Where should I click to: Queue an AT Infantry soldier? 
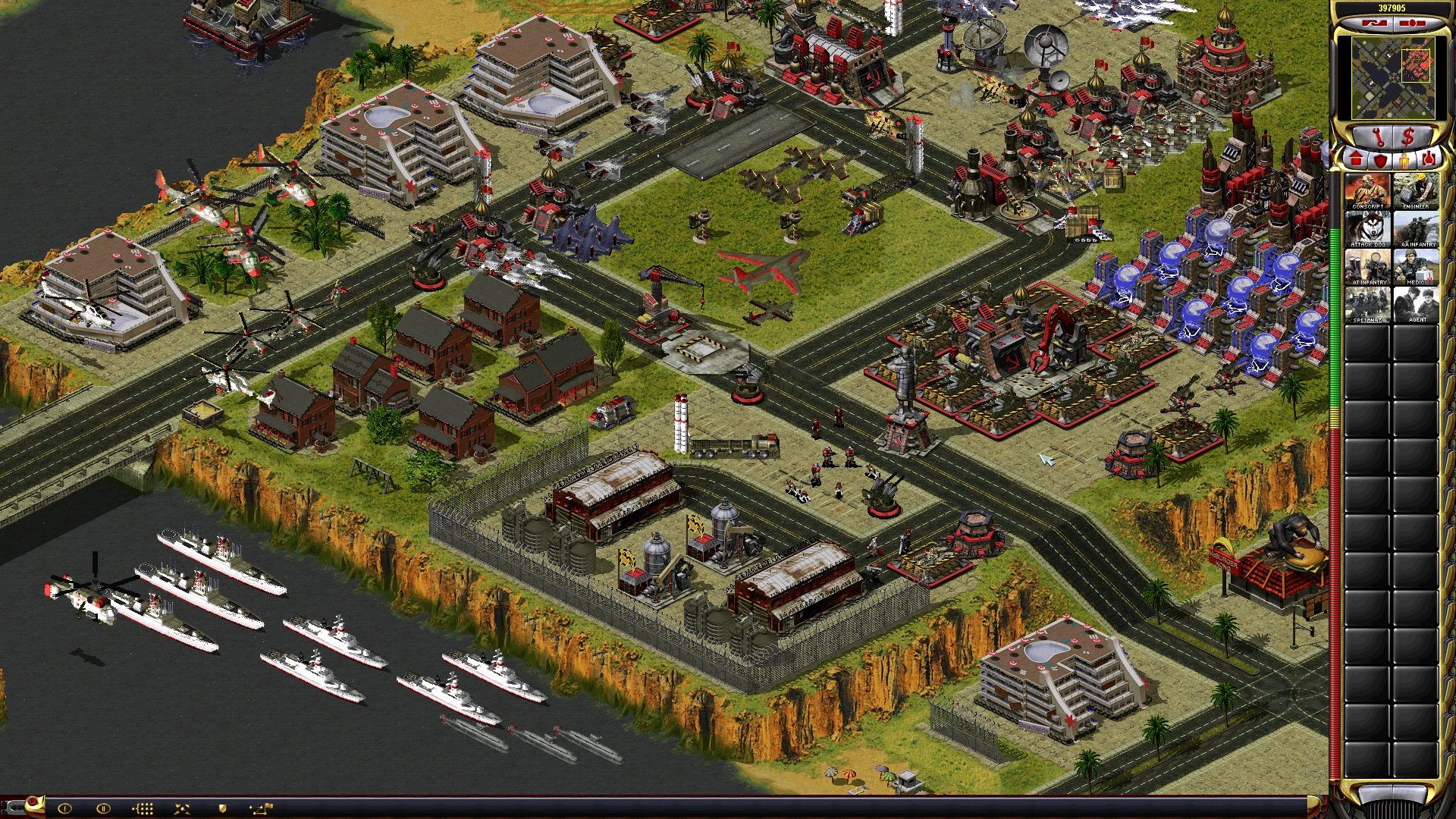tap(1368, 265)
